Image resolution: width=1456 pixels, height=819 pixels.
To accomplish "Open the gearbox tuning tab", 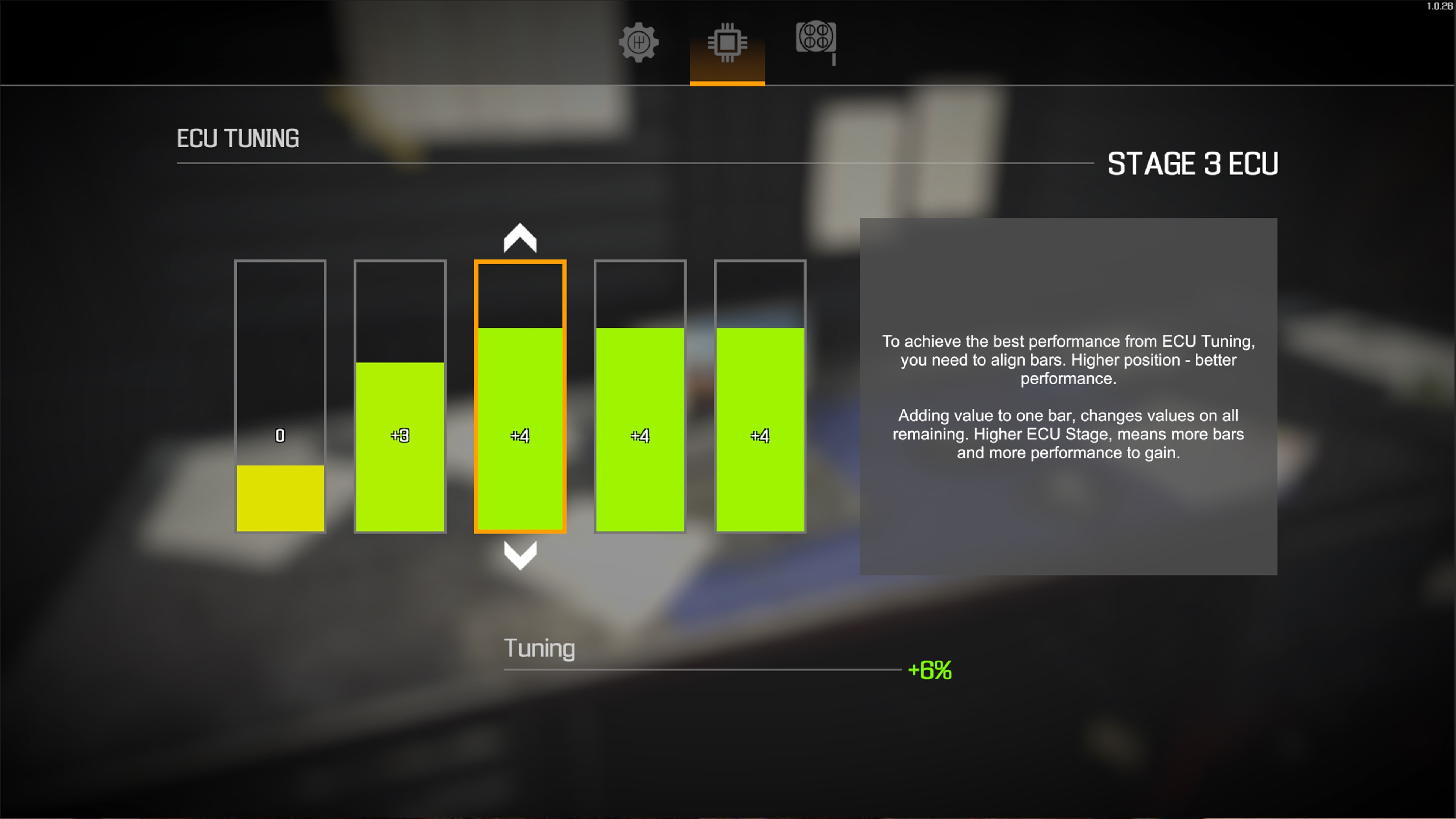I will [x=639, y=42].
